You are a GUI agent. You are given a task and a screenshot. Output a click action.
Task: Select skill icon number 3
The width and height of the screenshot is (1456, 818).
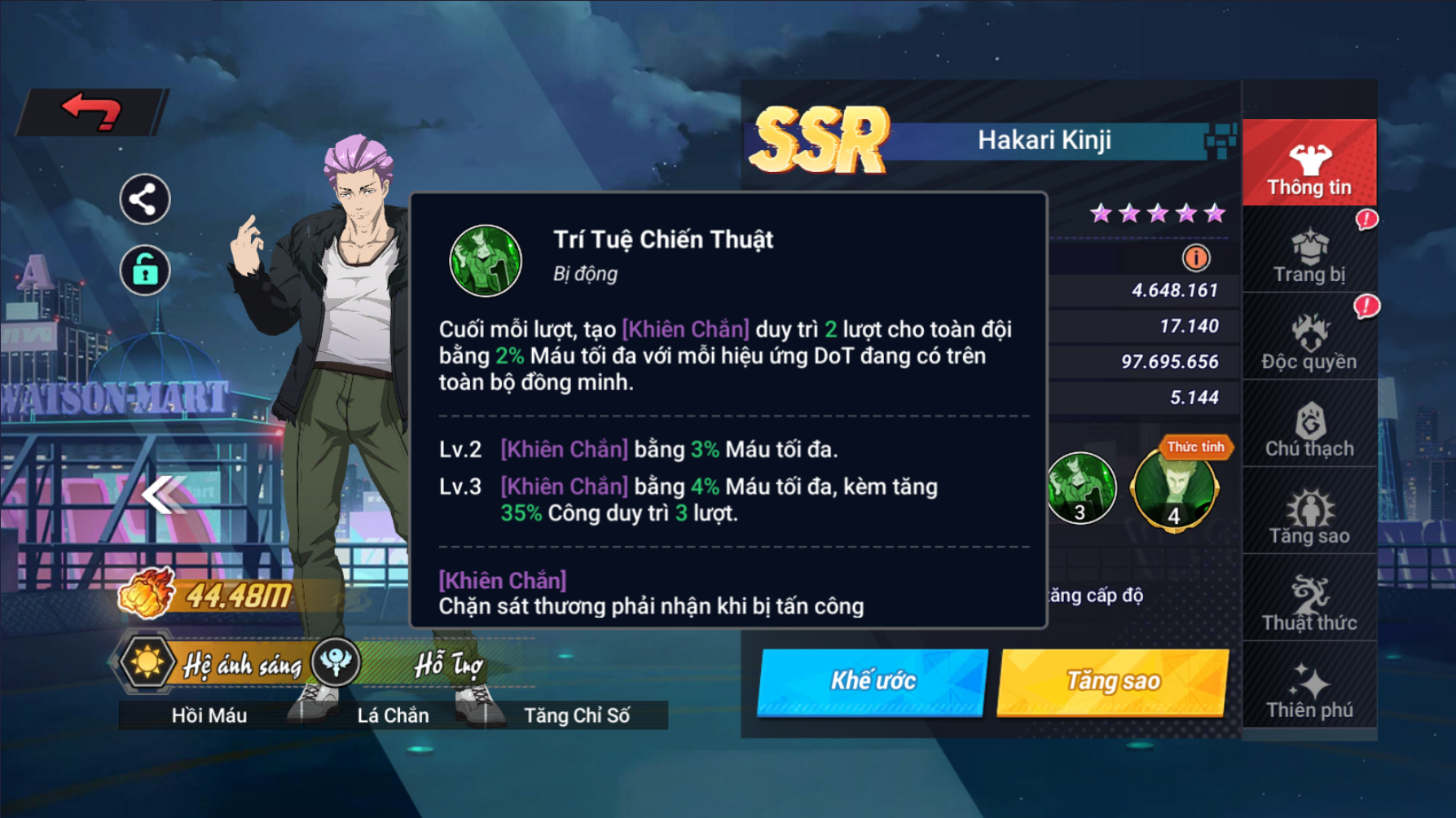point(1081,488)
